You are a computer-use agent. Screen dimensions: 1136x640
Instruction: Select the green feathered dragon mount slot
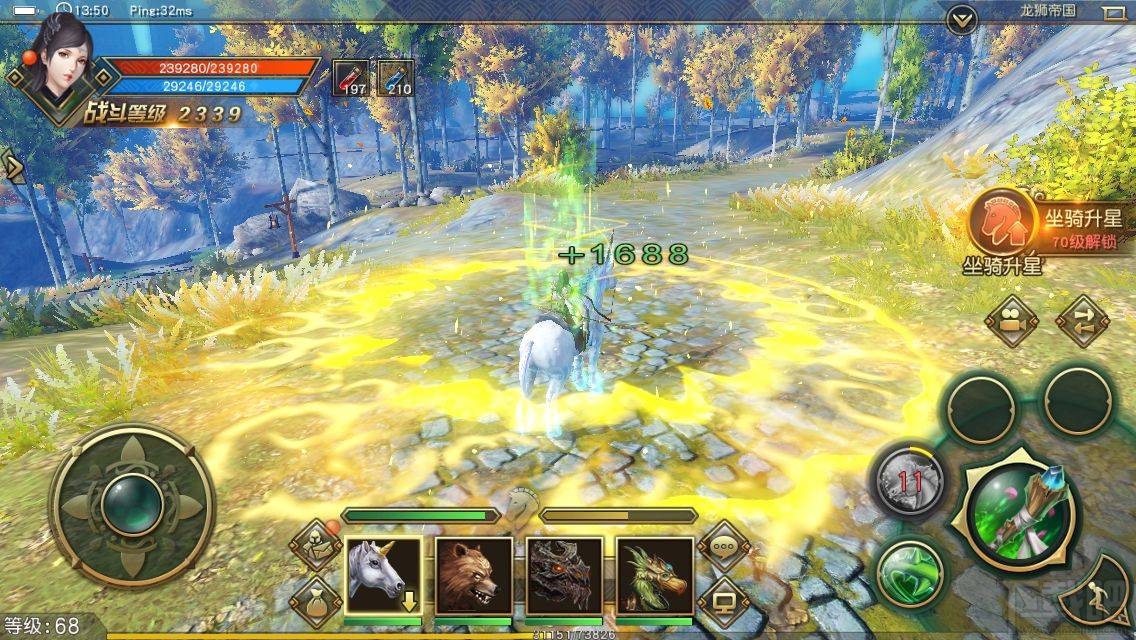point(654,575)
